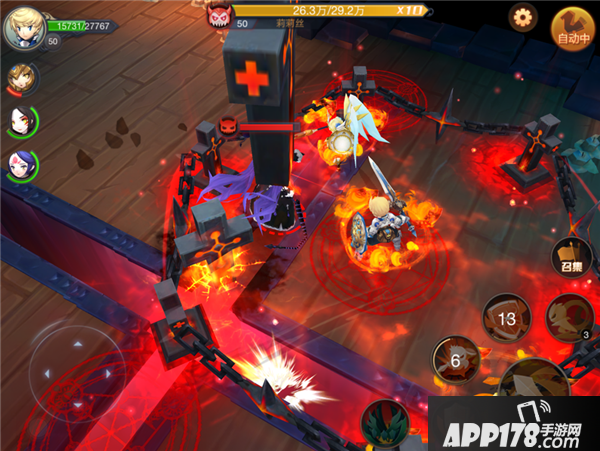Activate the green spiky-leaf skill icon
This screenshot has width=600, height=451.
tap(386, 423)
